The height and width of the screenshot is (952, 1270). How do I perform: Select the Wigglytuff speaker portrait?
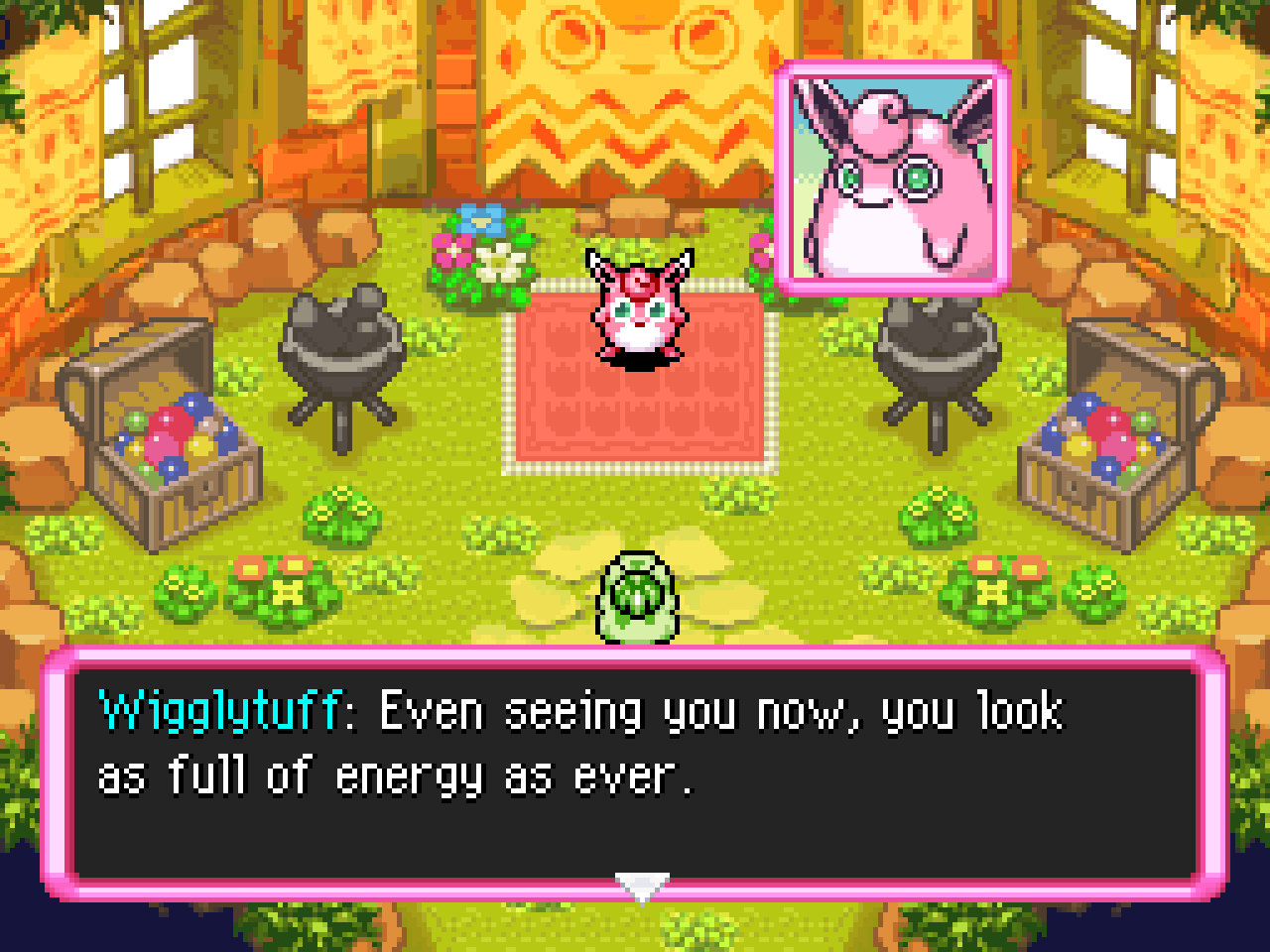coord(892,178)
